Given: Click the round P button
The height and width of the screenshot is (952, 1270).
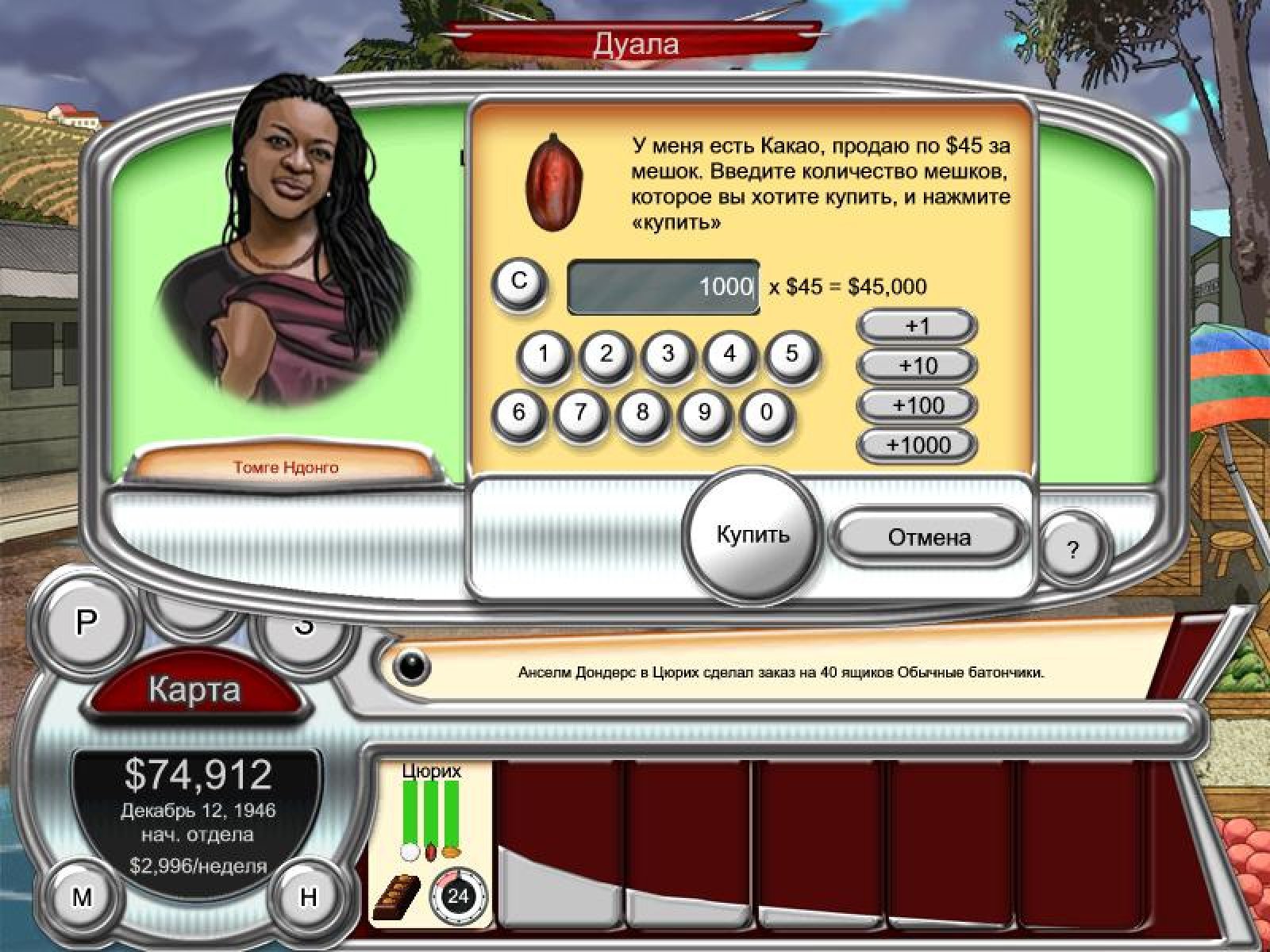Looking at the screenshot, I should [85, 624].
